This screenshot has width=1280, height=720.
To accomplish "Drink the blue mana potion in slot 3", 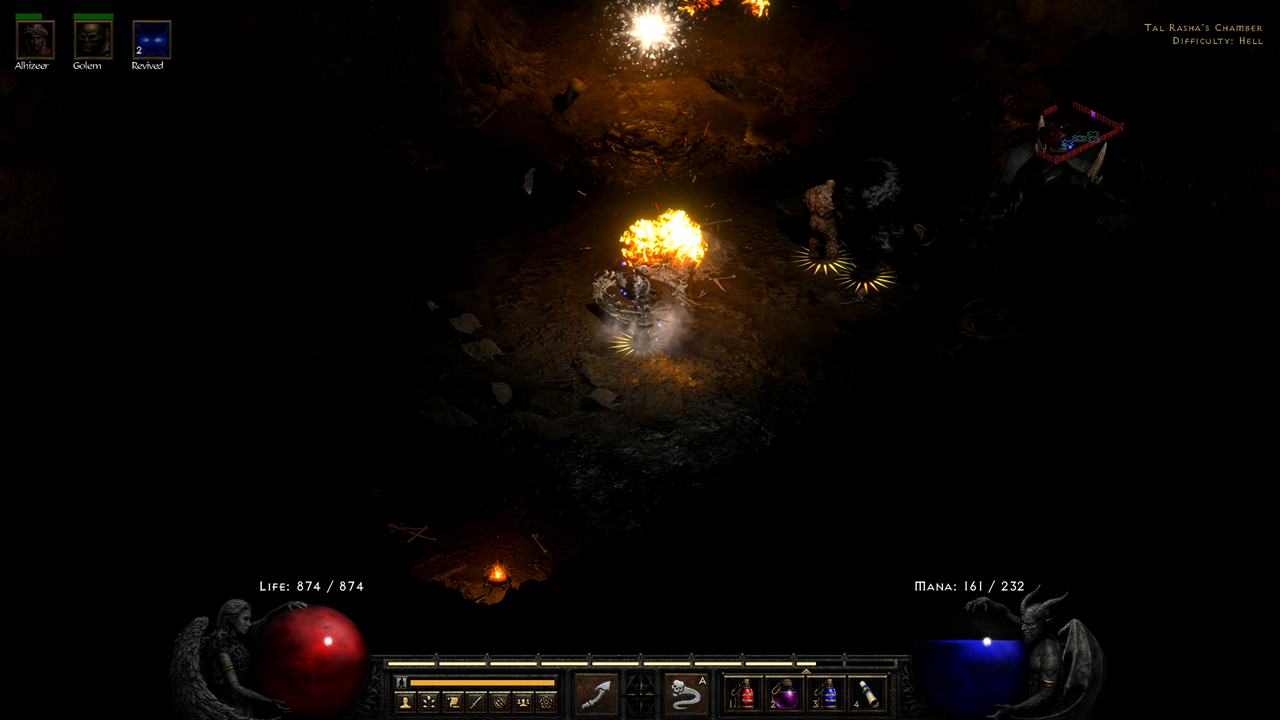I will 829,693.
